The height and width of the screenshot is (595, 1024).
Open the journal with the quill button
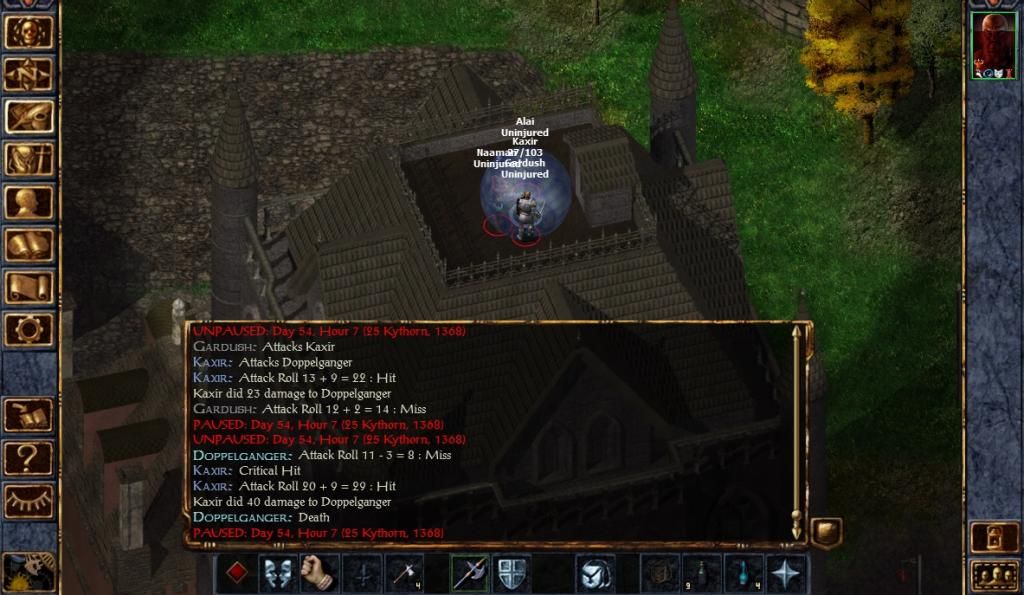pos(29,116)
